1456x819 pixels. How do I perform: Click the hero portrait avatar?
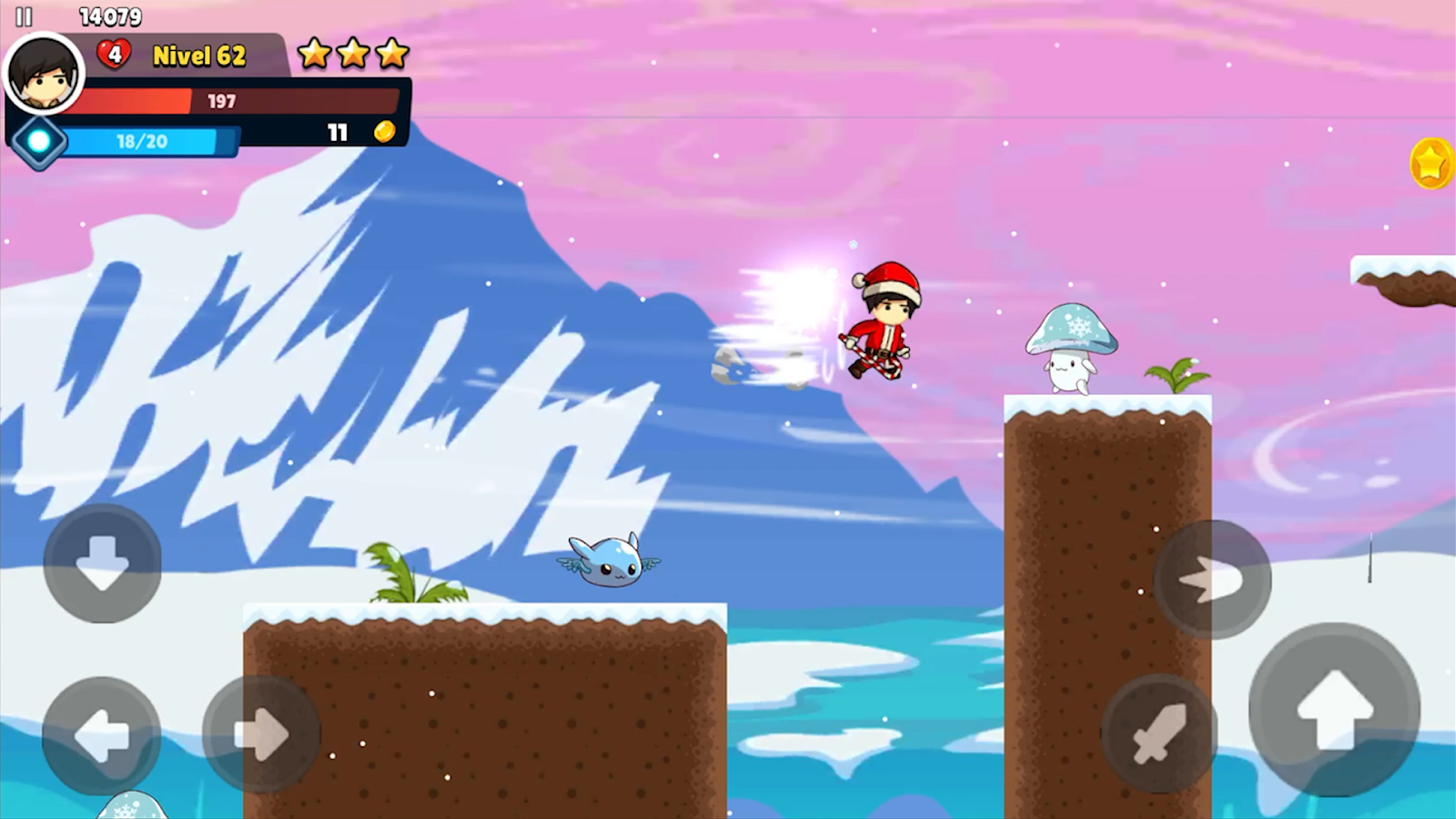point(44,73)
